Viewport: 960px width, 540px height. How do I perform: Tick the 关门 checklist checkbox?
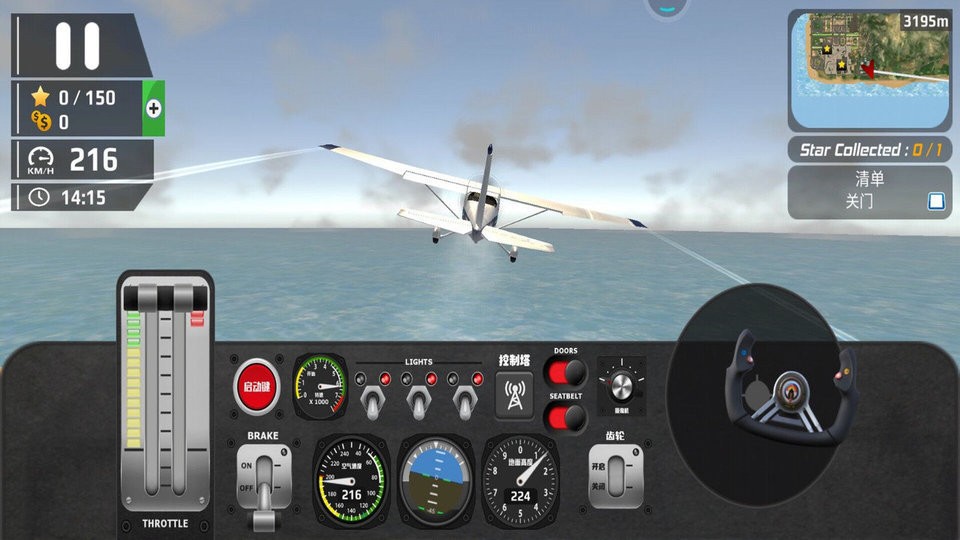936,201
